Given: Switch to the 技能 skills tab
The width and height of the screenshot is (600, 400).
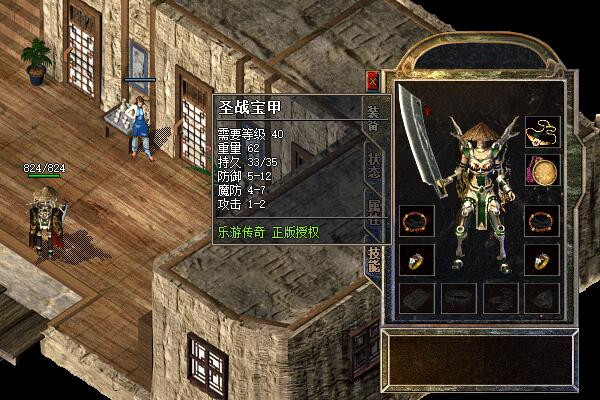Looking at the screenshot, I should click(x=373, y=256).
